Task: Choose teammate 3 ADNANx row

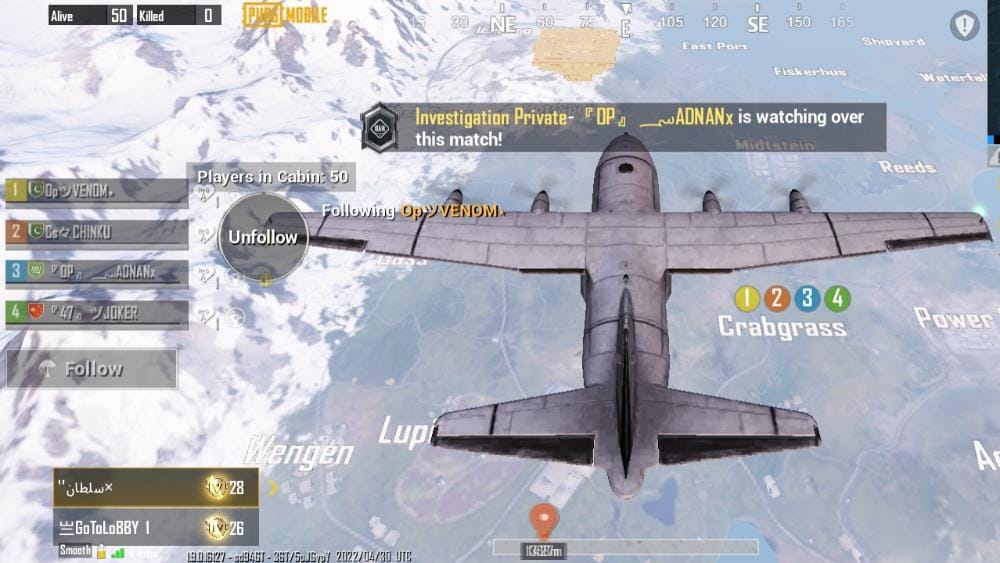Action: pyautogui.click(x=97, y=272)
